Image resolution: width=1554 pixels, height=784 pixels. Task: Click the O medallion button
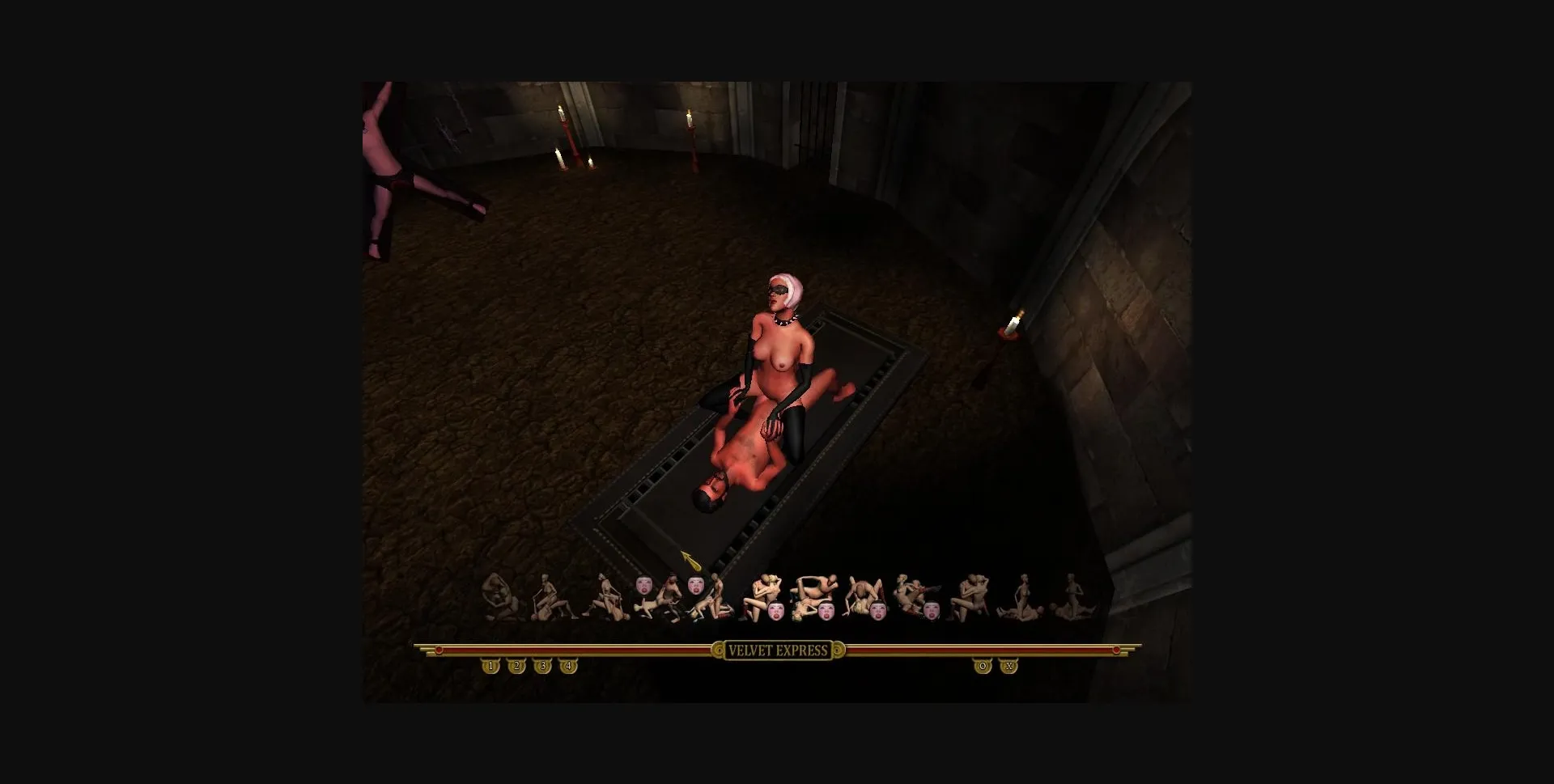[984, 666]
